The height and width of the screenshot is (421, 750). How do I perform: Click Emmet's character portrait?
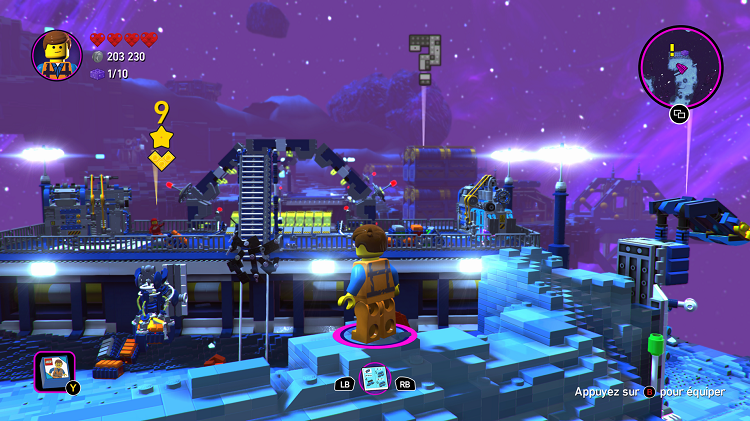57,55
